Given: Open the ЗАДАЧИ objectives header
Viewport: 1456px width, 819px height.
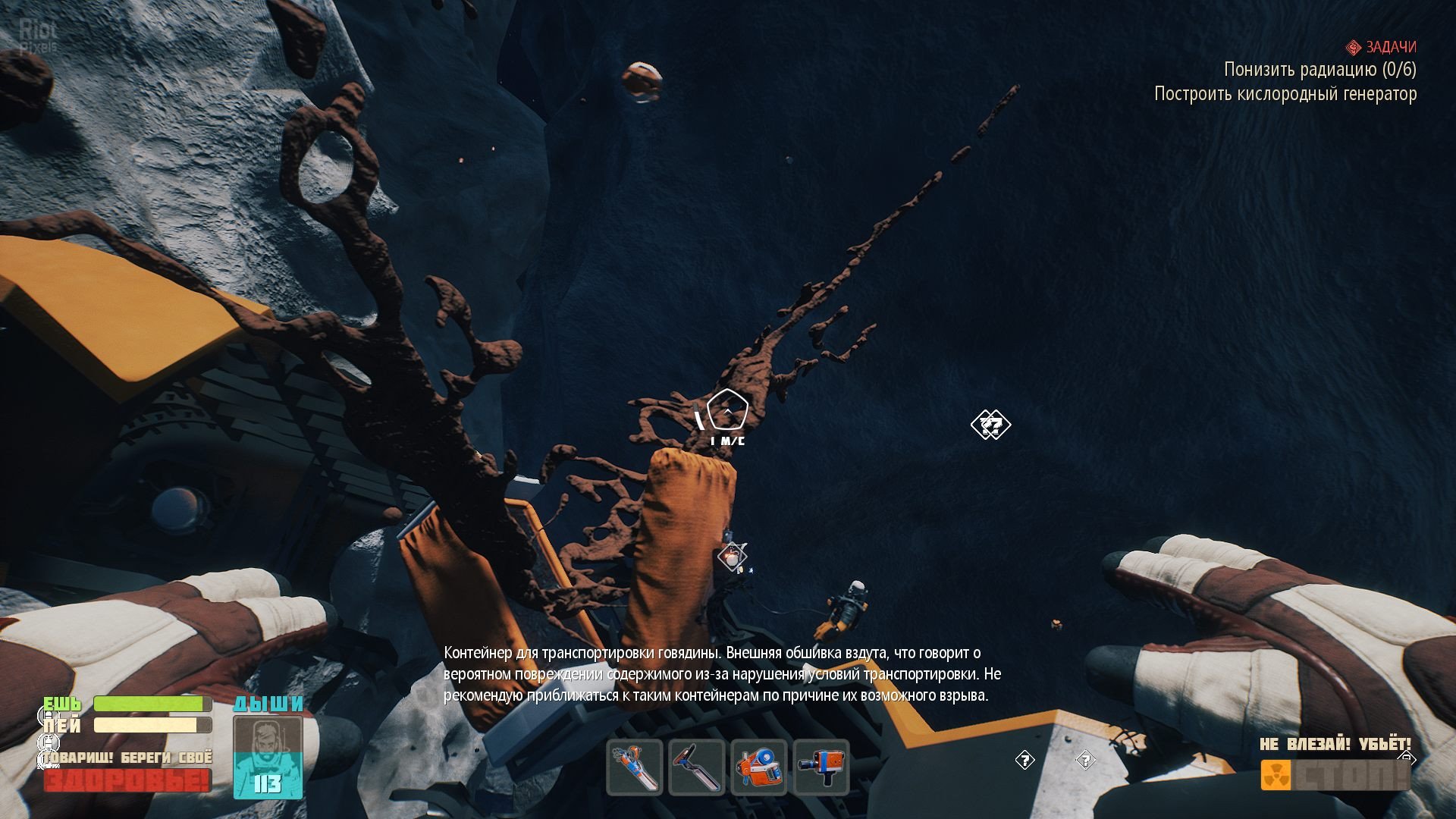Looking at the screenshot, I should coord(1382,47).
